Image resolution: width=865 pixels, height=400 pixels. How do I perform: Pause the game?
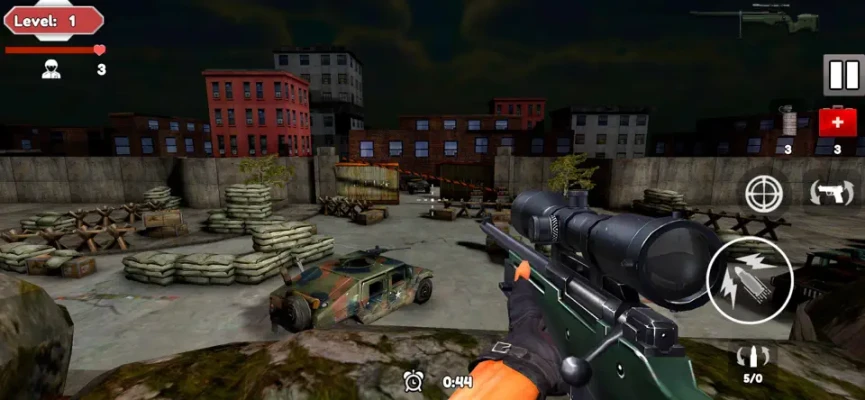coord(842,75)
